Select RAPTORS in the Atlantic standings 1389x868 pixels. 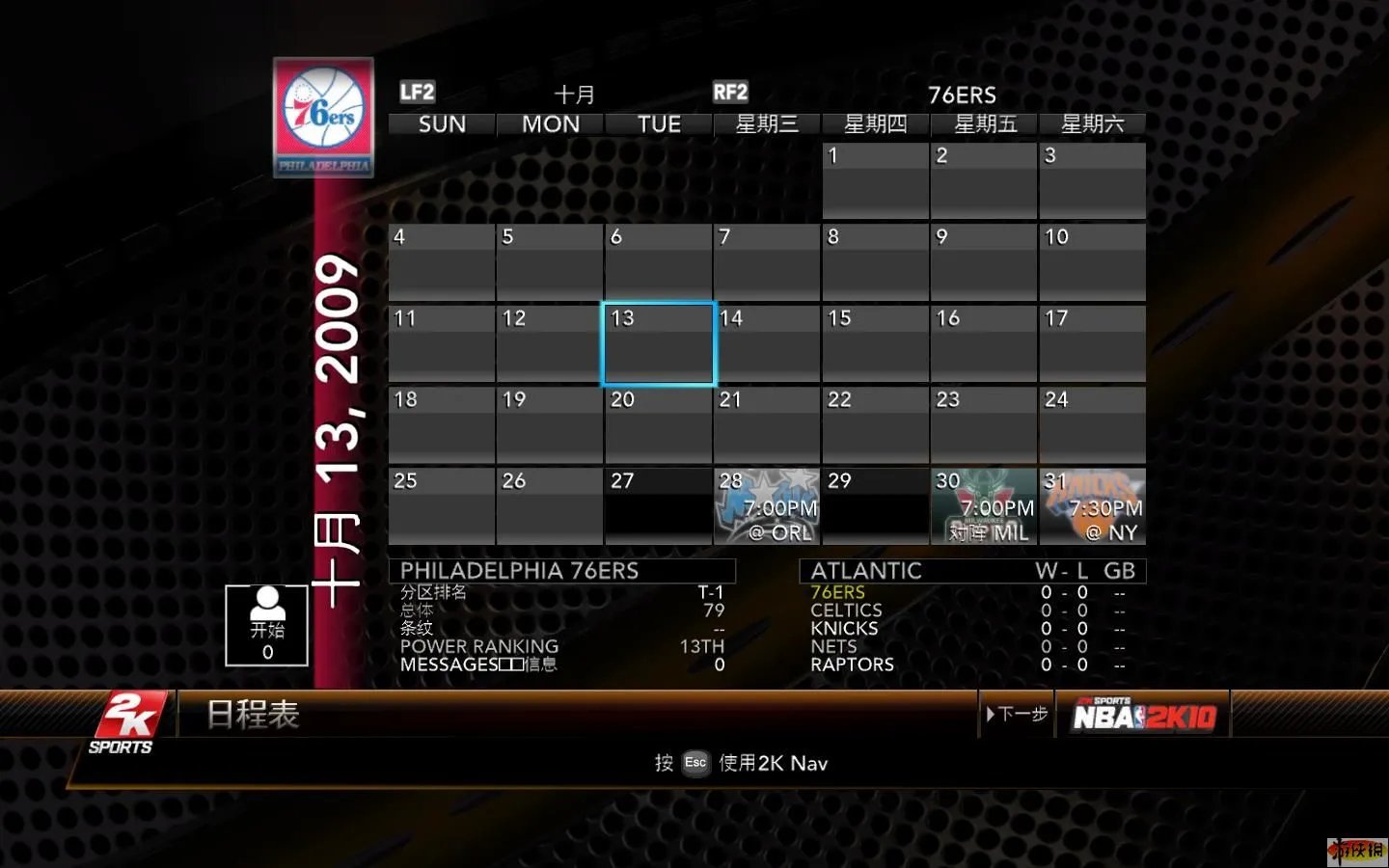854,665
